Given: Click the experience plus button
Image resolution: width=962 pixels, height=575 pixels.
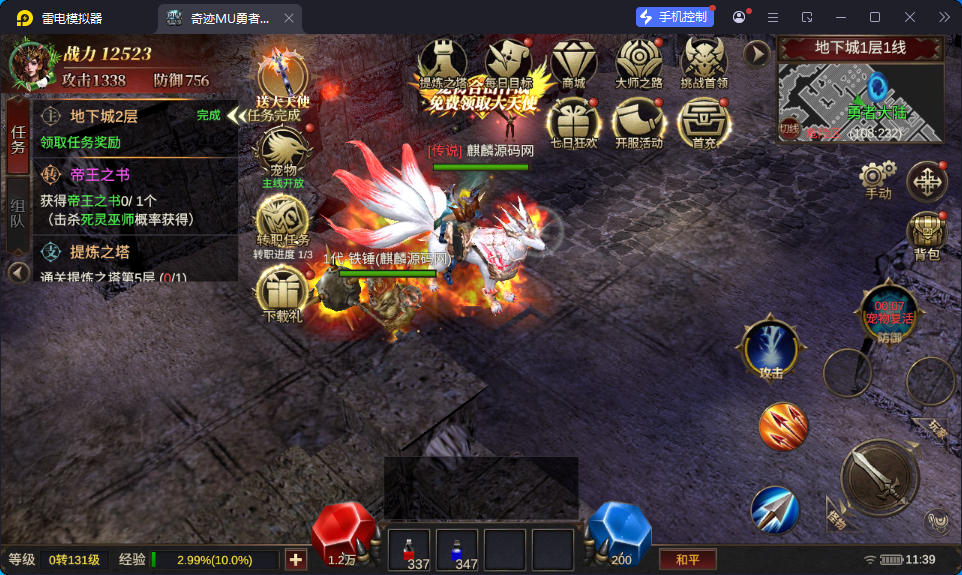Looking at the screenshot, I should tap(295, 560).
